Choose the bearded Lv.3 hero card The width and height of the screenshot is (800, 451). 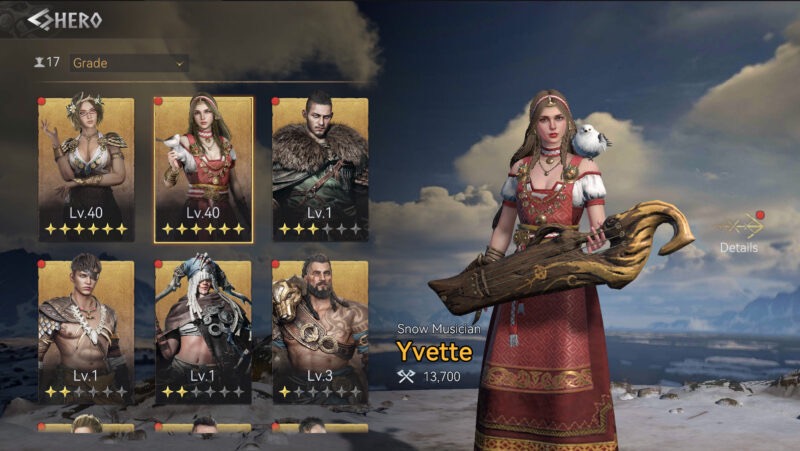[x=320, y=332]
